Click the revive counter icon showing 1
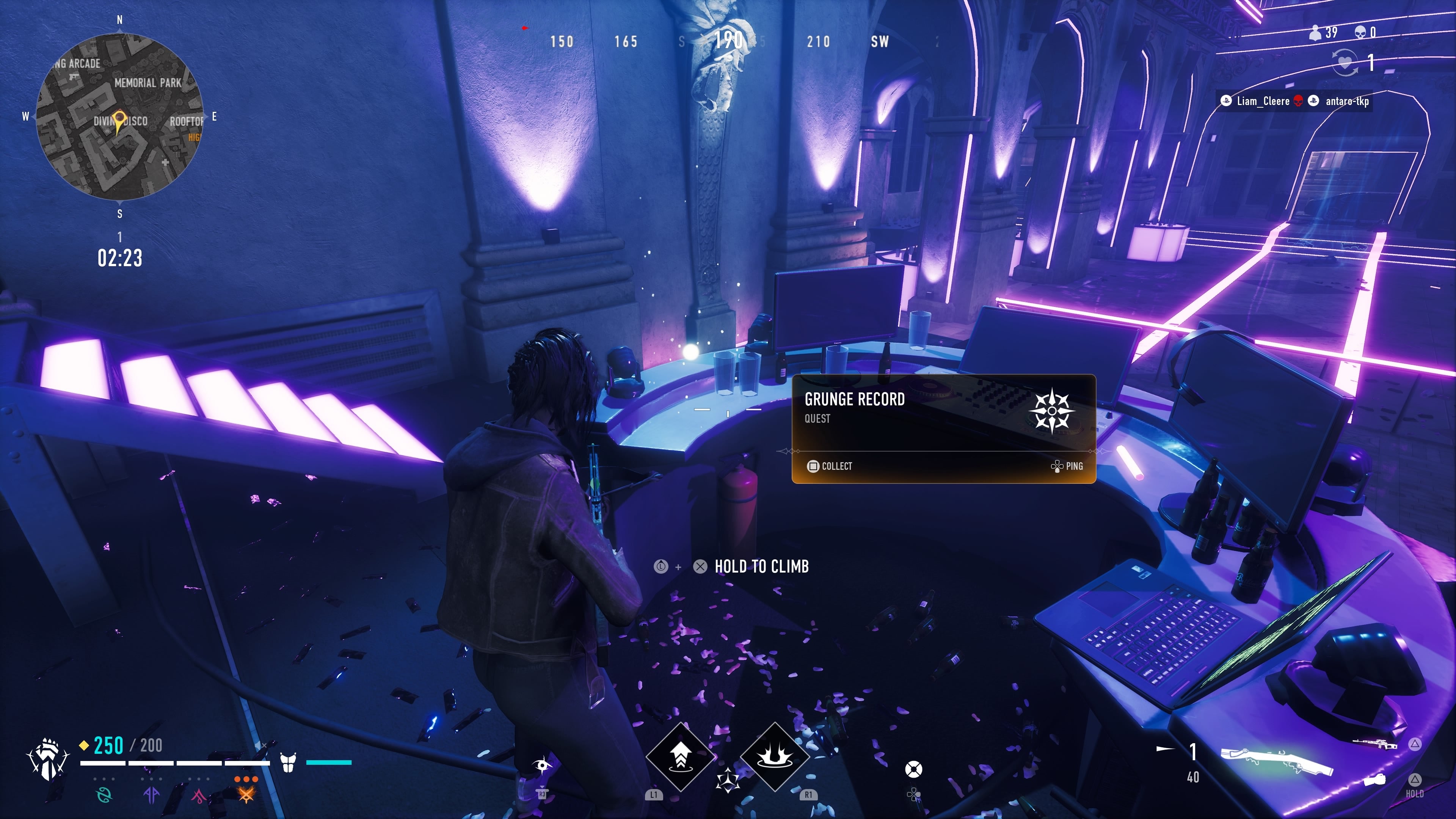The height and width of the screenshot is (819, 1456). click(x=1345, y=63)
